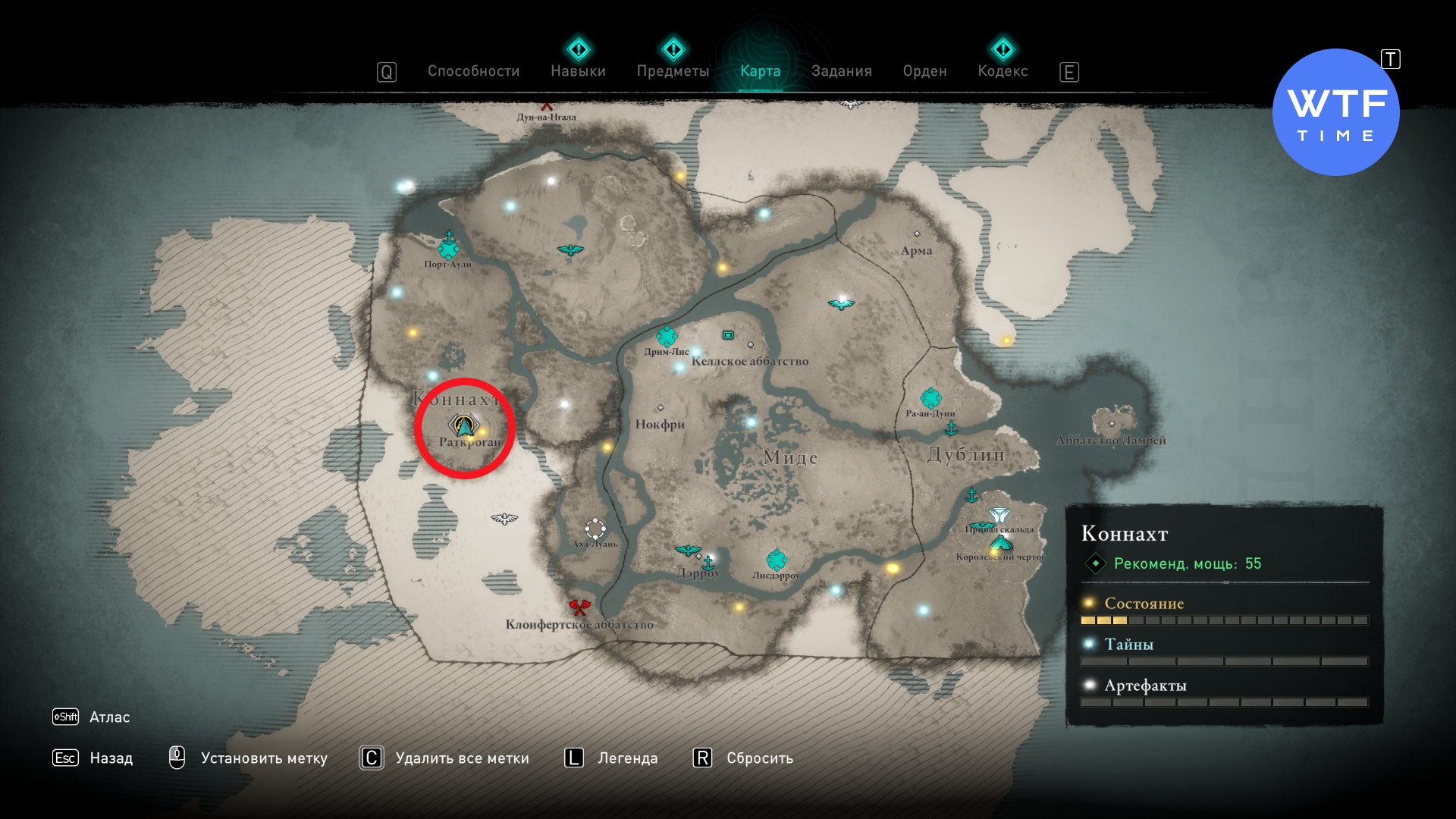Select the Аха-Луань quest marker
The image size is (1456, 819).
point(595,529)
